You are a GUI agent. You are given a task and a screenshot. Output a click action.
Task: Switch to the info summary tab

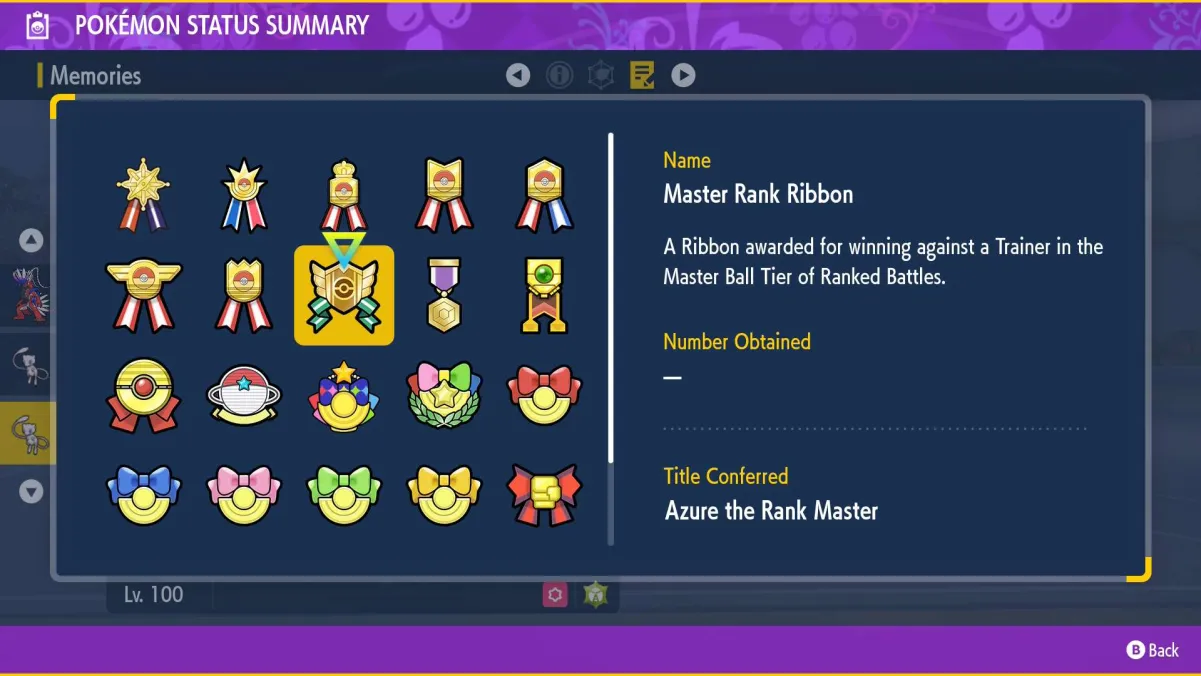tap(559, 75)
